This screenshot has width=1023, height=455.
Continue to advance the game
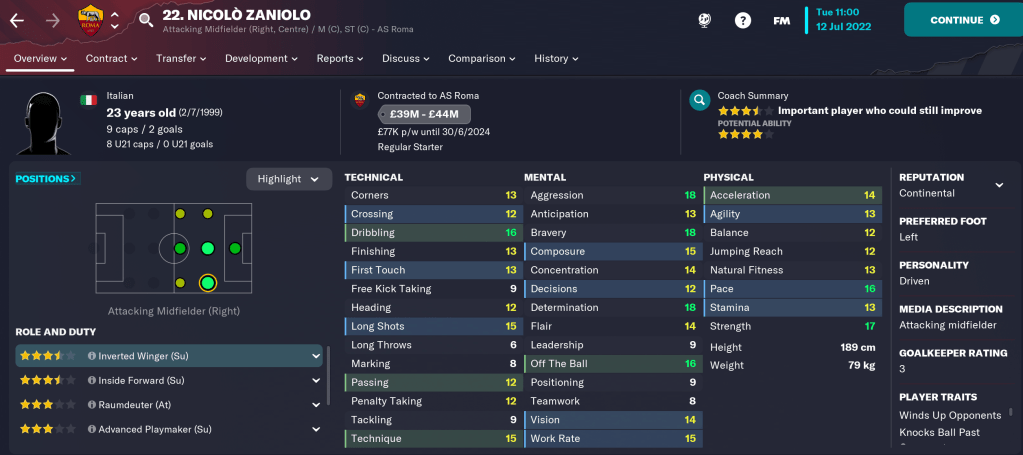point(963,20)
